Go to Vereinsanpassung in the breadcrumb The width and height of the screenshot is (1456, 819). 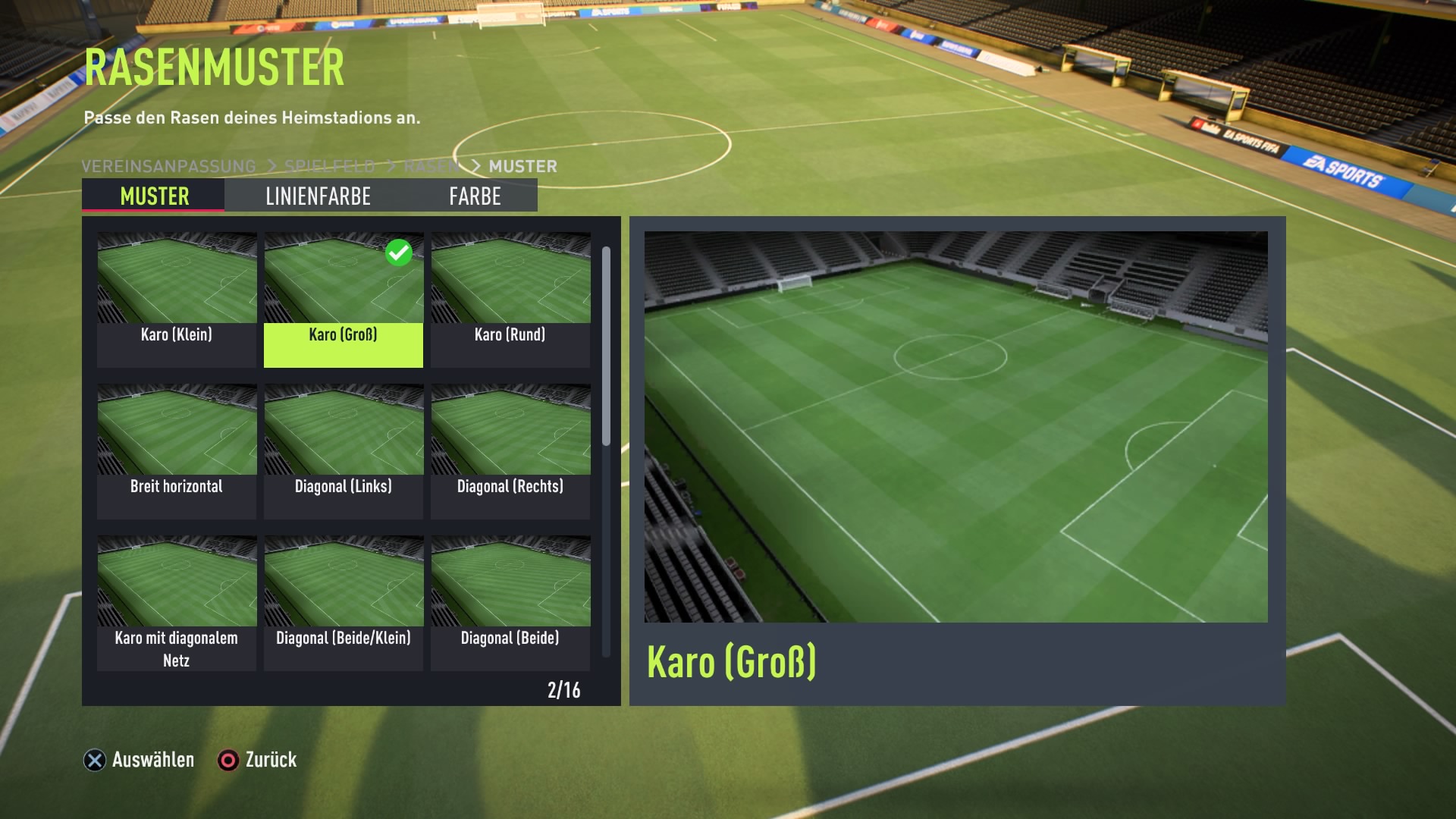click(168, 166)
